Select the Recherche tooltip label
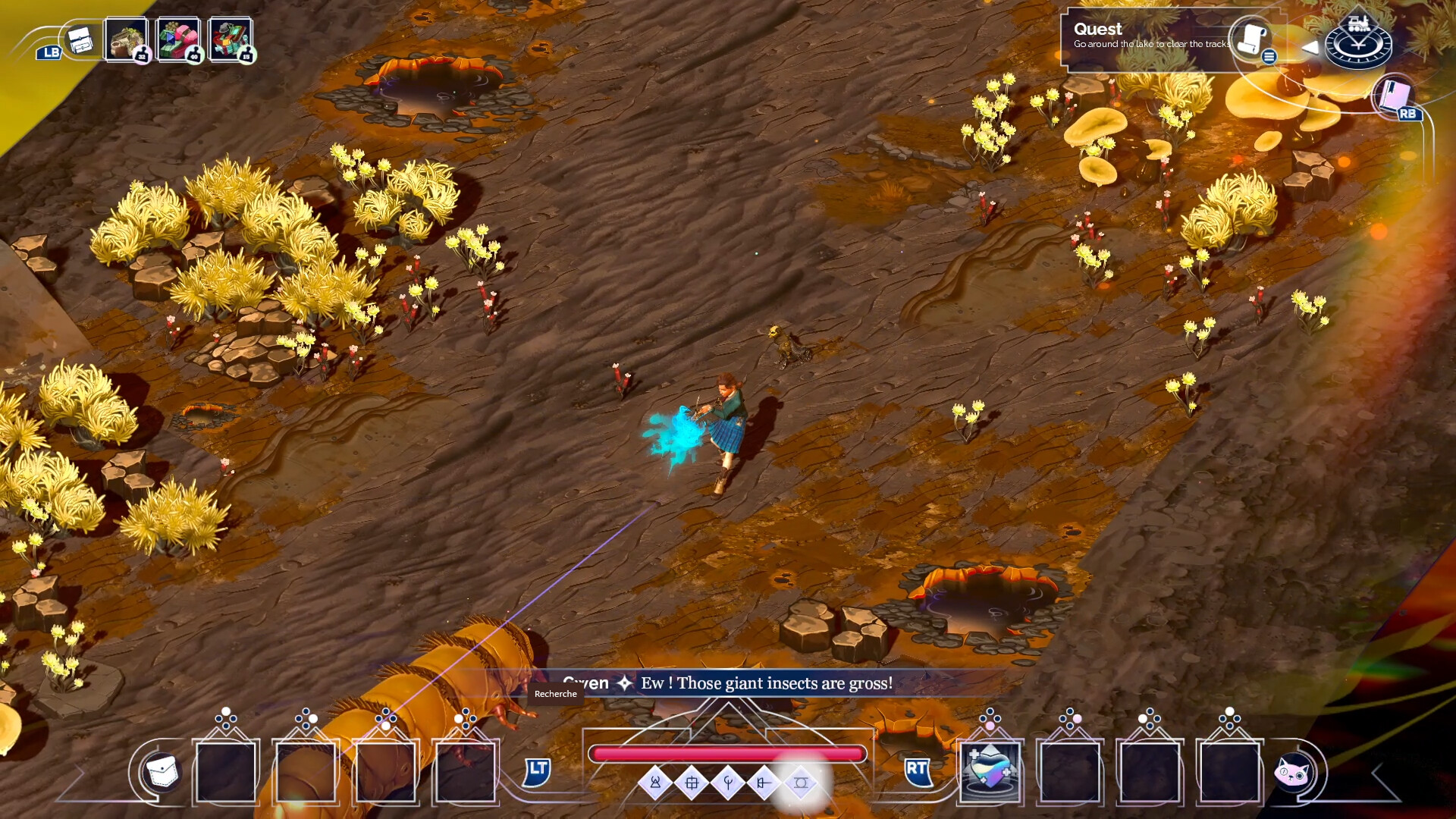The width and height of the screenshot is (1456, 819). (x=556, y=694)
